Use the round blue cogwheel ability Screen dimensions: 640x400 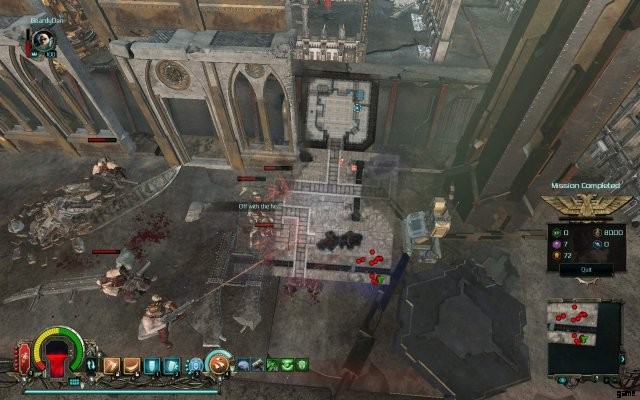[x=196, y=365]
